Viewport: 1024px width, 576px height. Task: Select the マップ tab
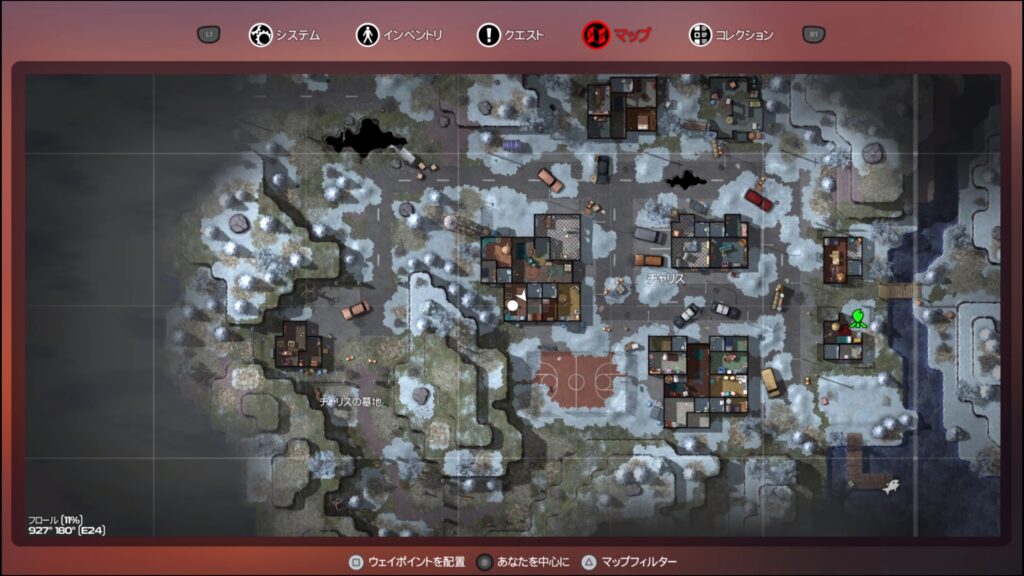pos(617,35)
